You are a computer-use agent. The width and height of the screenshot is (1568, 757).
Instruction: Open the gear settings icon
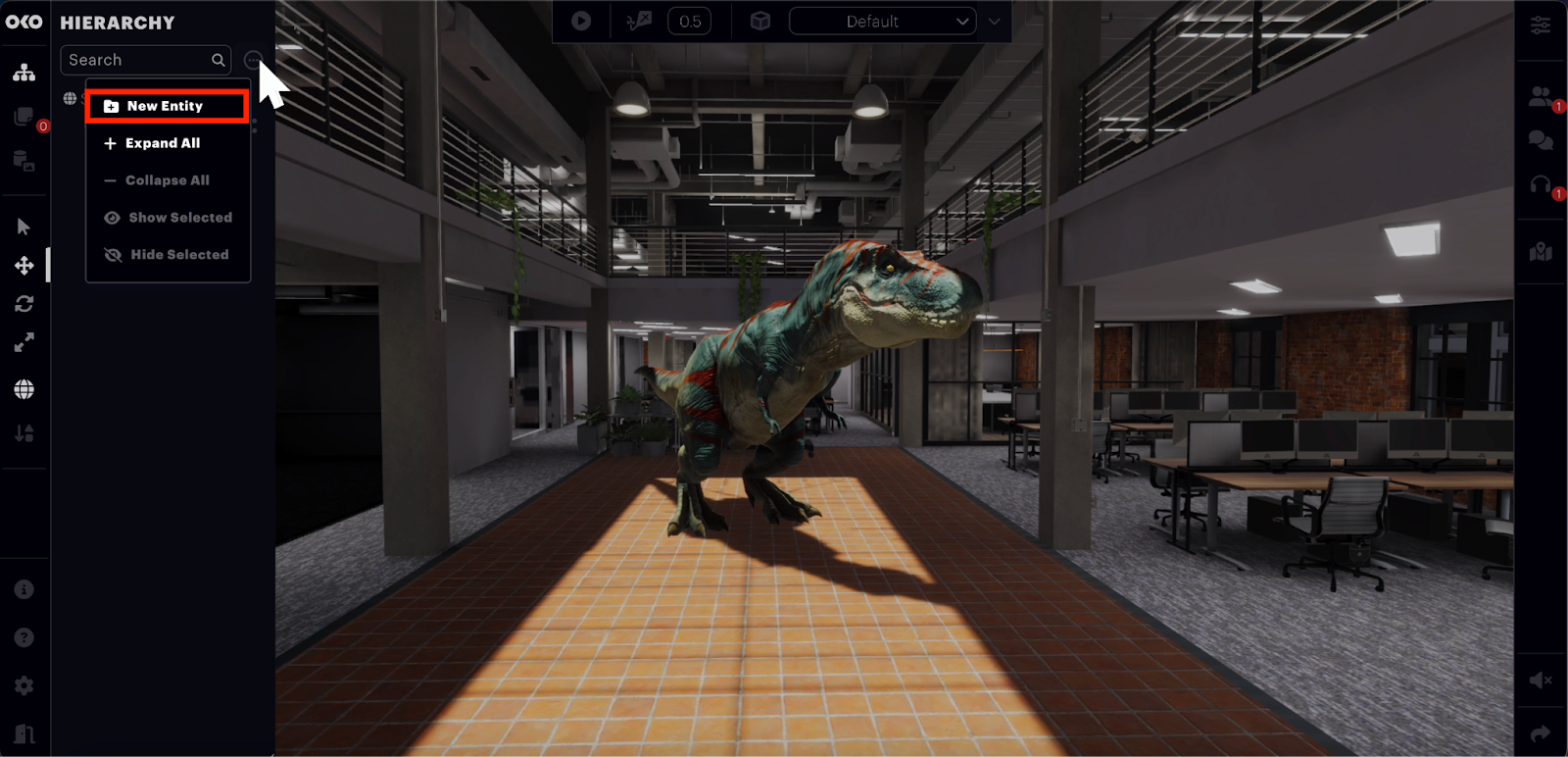(24, 685)
